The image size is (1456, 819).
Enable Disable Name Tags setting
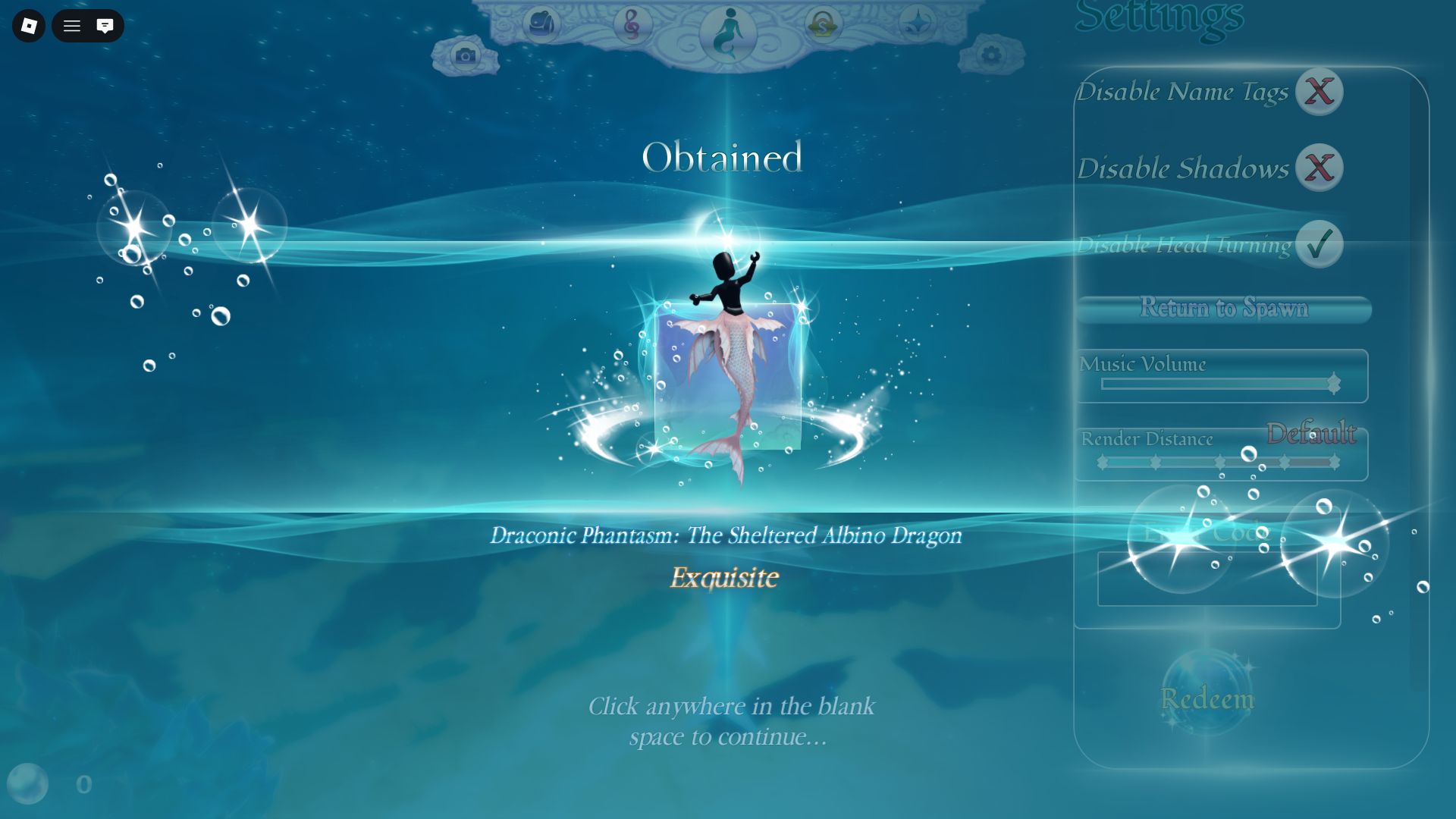pos(1319,91)
